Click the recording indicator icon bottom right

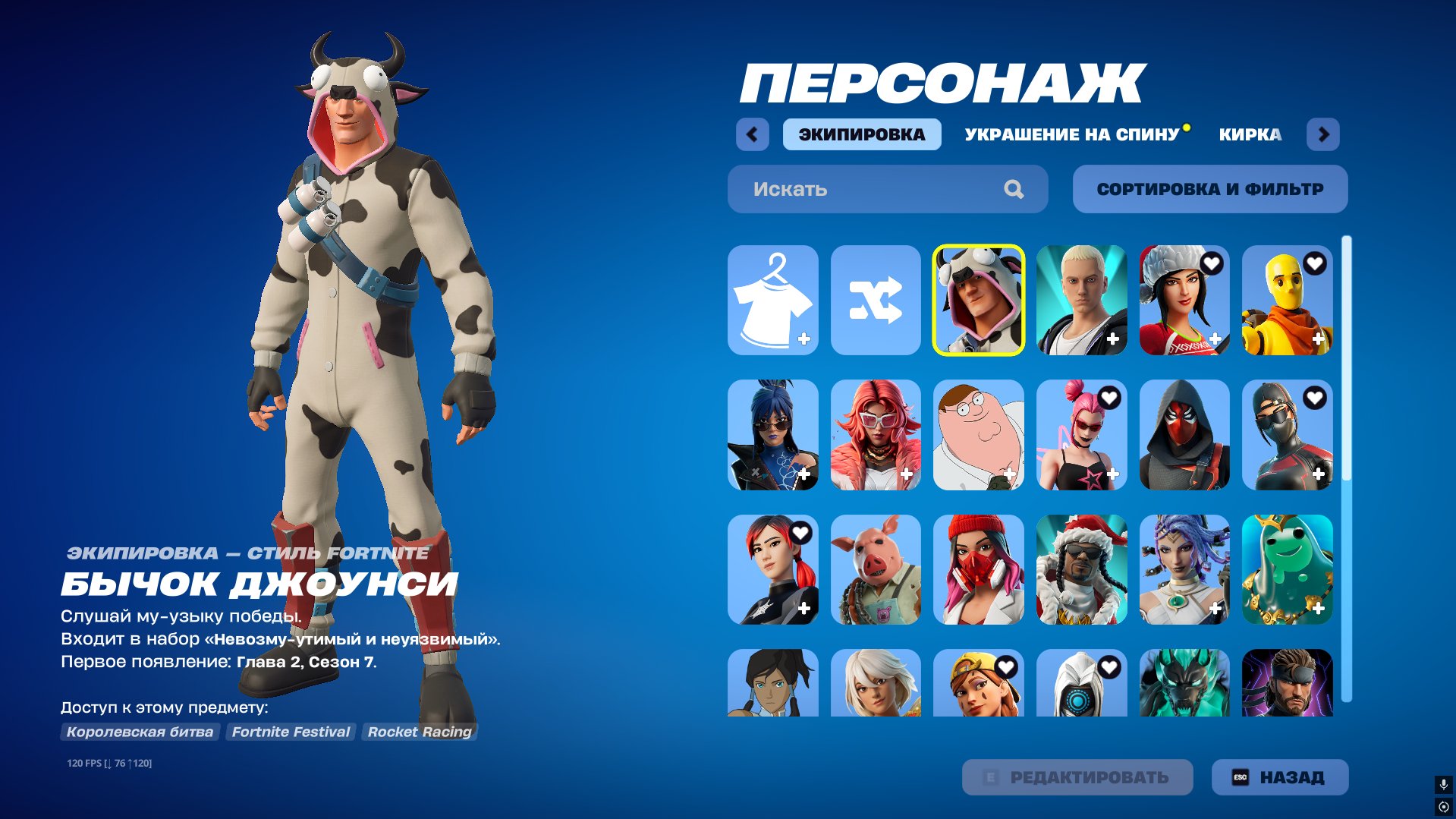[x=1443, y=805]
